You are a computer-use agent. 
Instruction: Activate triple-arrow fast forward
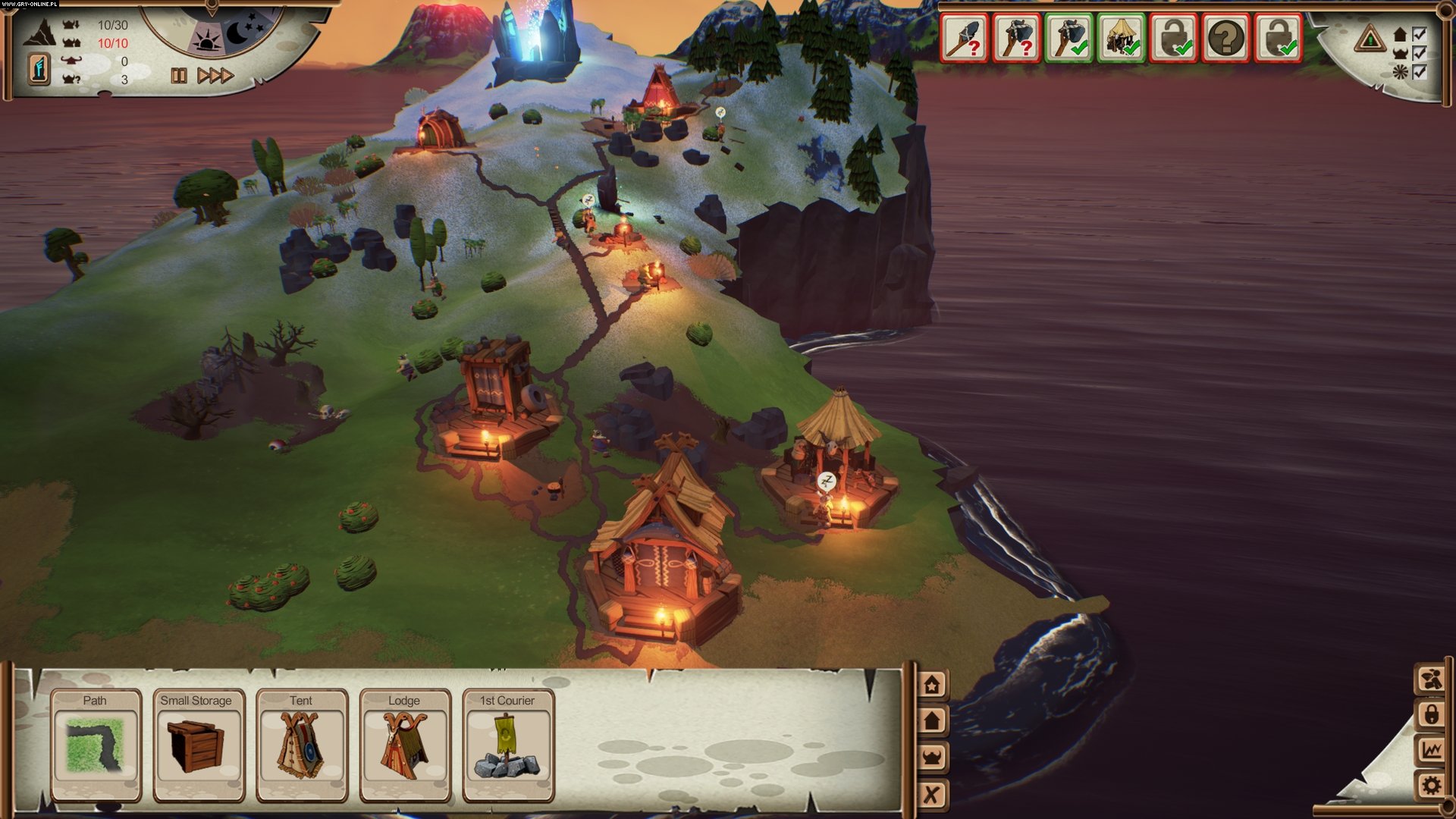[x=215, y=76]
